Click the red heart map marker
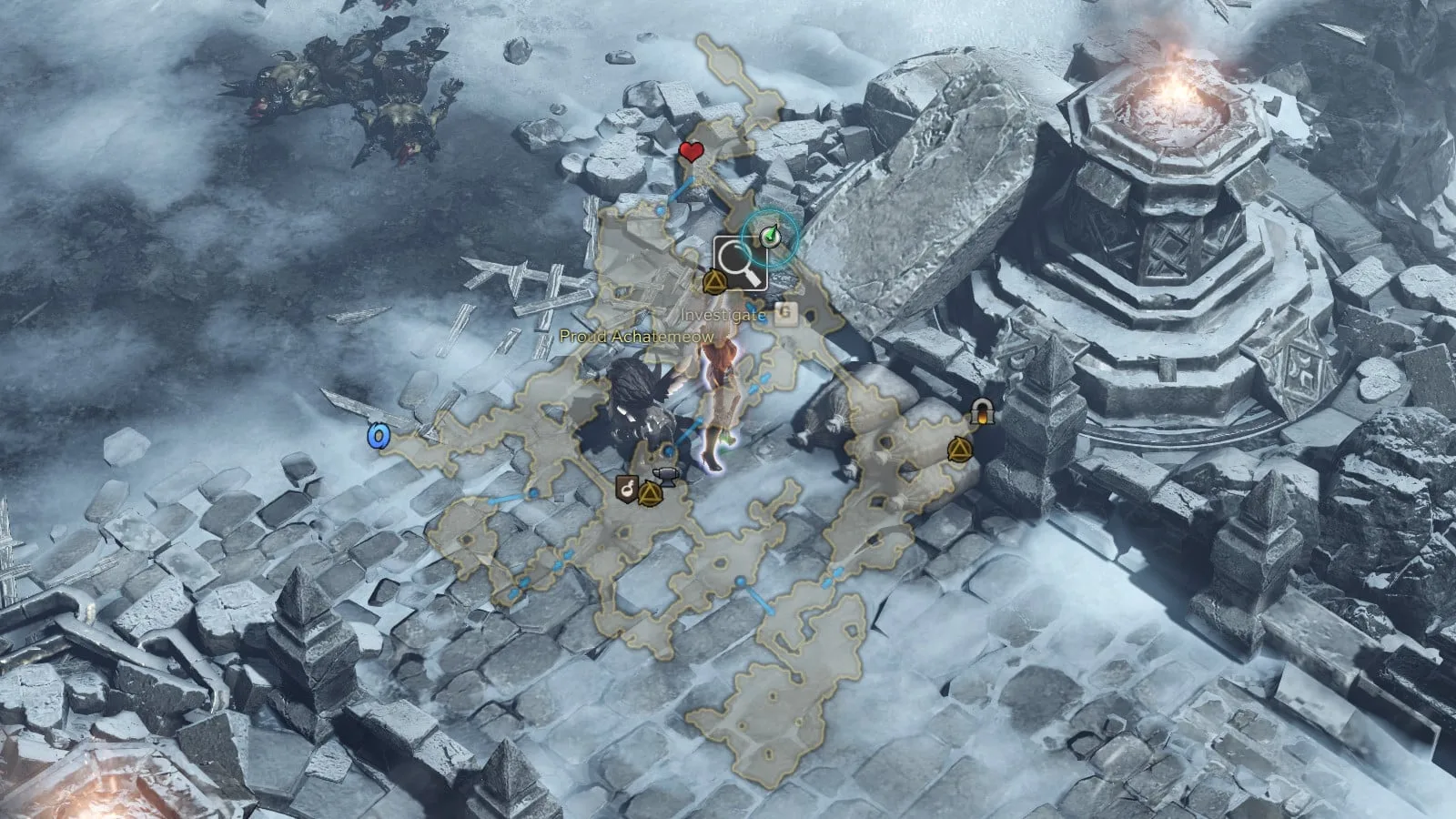 click(x=692, y=152)
